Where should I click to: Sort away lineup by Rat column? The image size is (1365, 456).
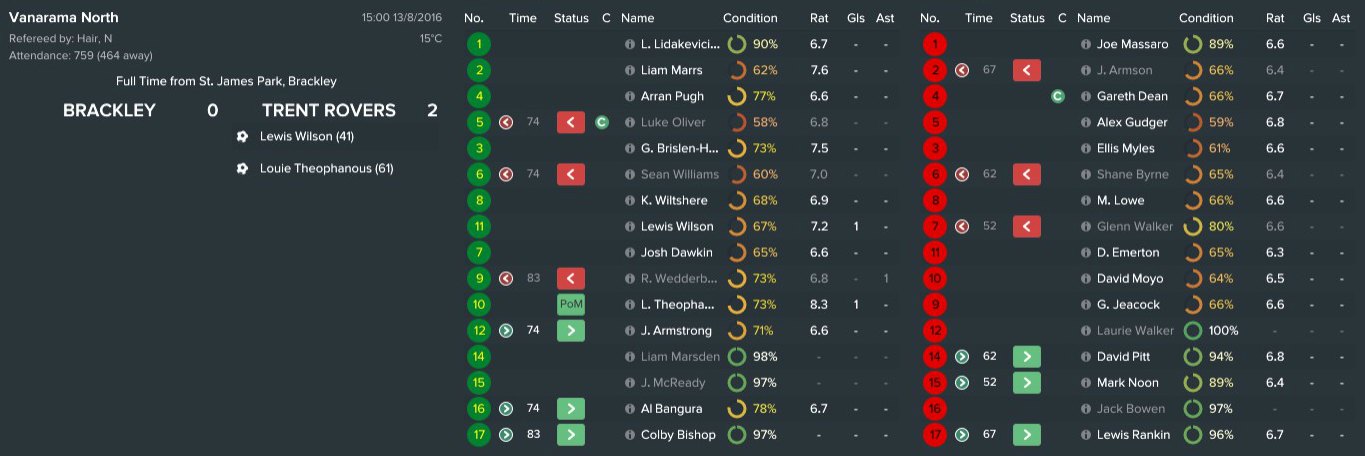[x=1274, y=18]
